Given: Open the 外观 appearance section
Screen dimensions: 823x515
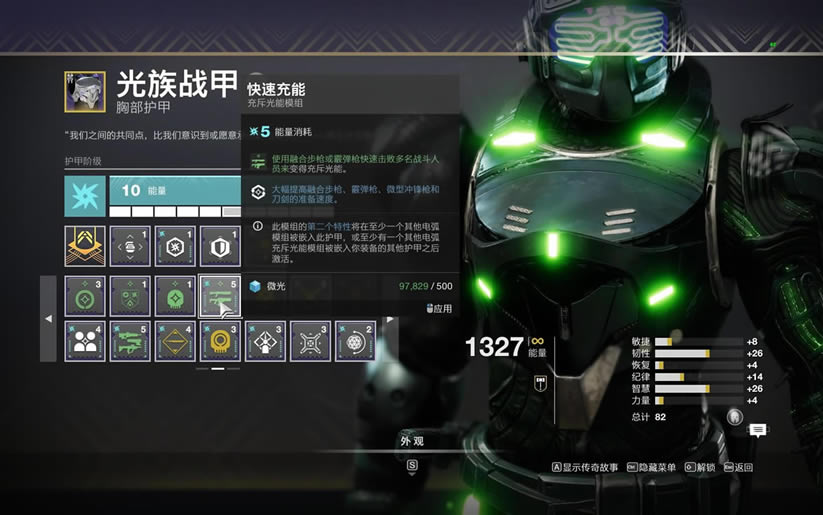Looking at the screenshot, I should pyautogui.click(x=411, y=441).
